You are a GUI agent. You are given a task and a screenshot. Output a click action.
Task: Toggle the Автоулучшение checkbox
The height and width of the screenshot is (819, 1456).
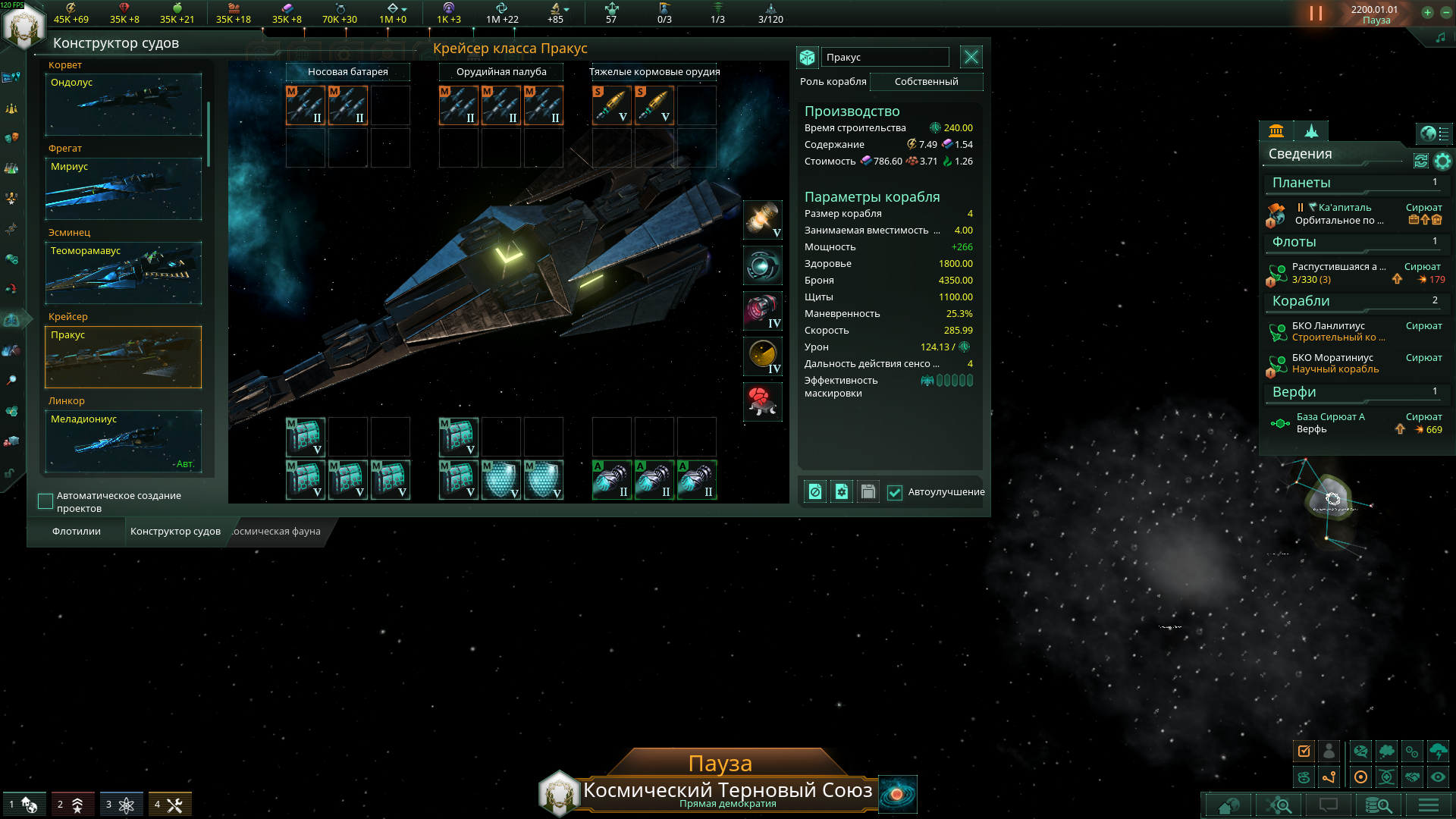895,492
